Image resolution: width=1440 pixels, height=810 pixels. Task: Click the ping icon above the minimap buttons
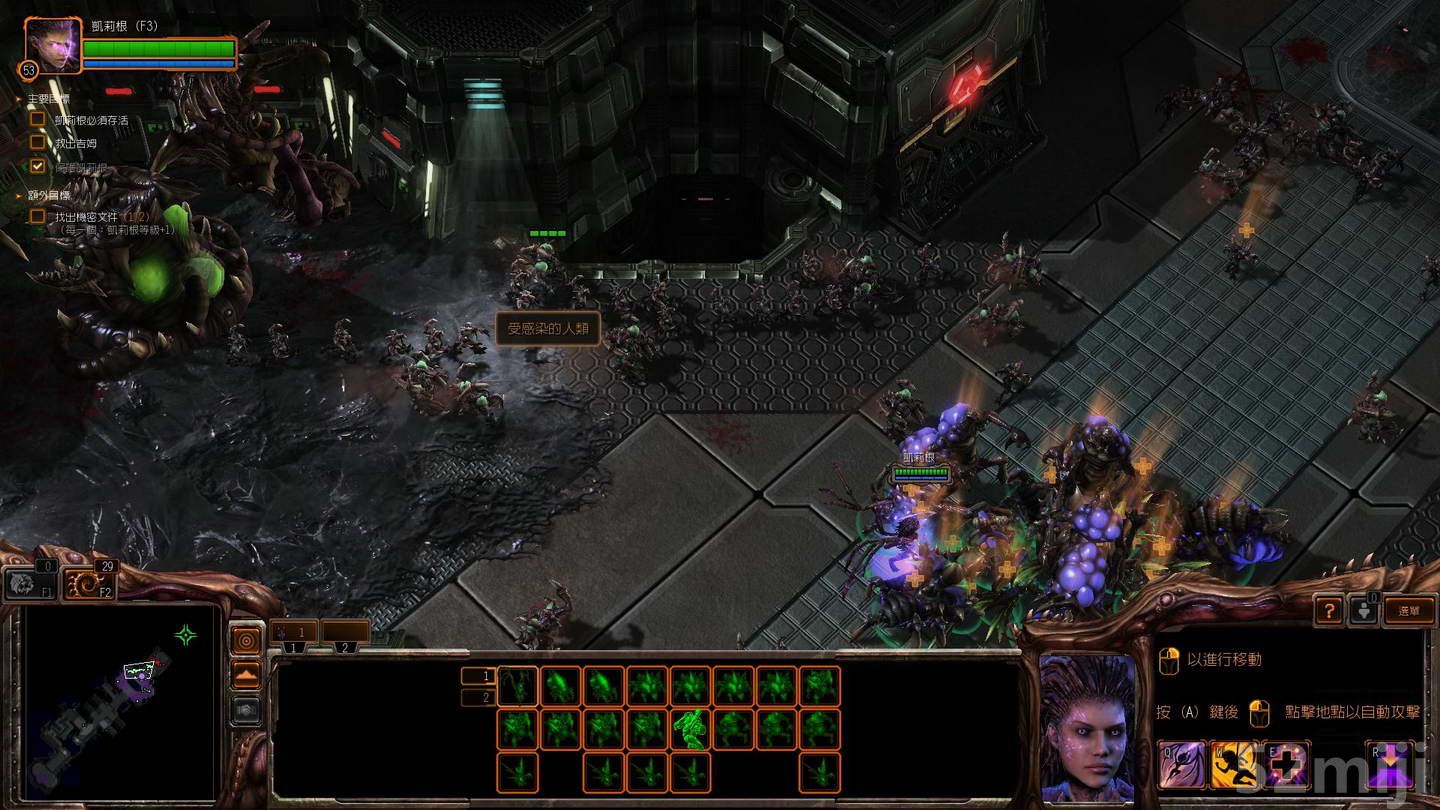247,640
